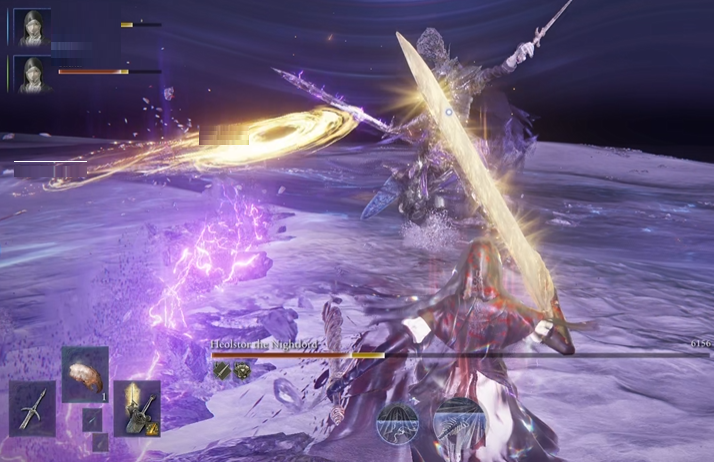The width and height of the screenshot is (714, 462).
Task: Select the teammate portrait with green marker
Action: pyautogui.click(x=32, y=74)
